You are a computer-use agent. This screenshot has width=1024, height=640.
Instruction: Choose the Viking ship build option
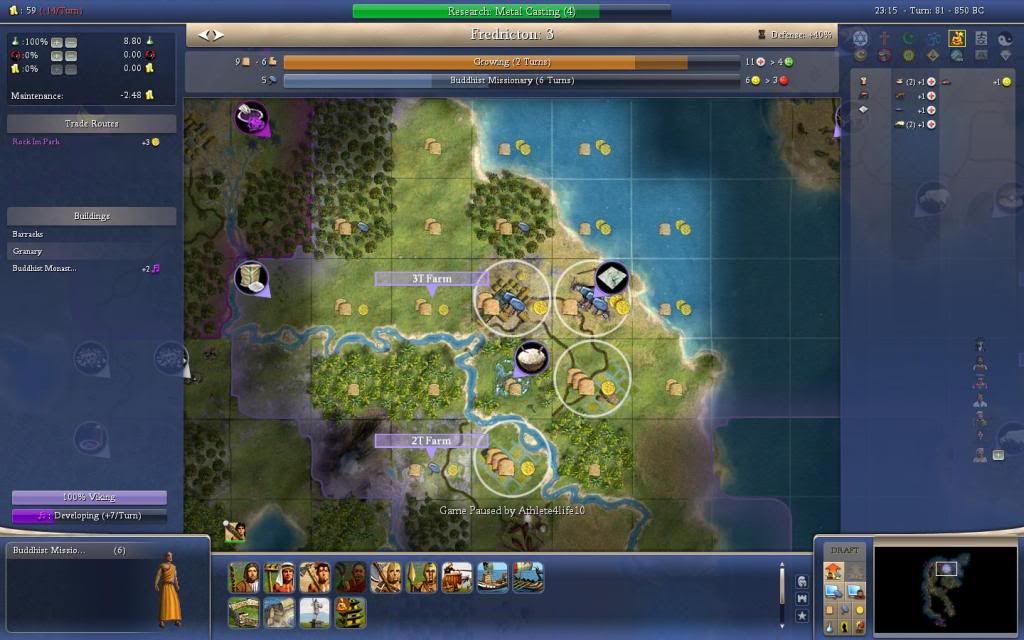[x=528, y=578]
